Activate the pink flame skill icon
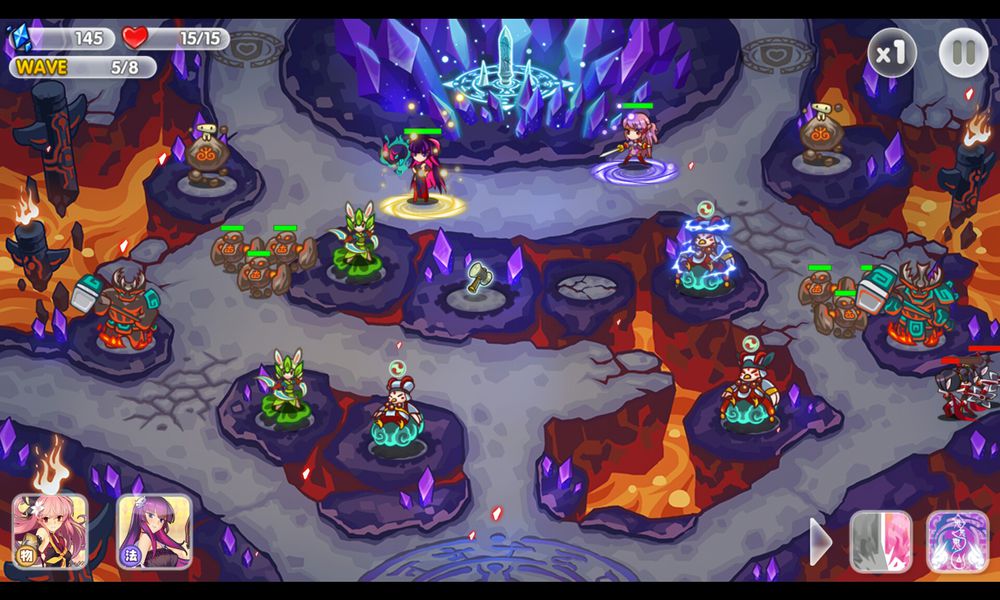1000x600 pixels. tap(880, 541)
